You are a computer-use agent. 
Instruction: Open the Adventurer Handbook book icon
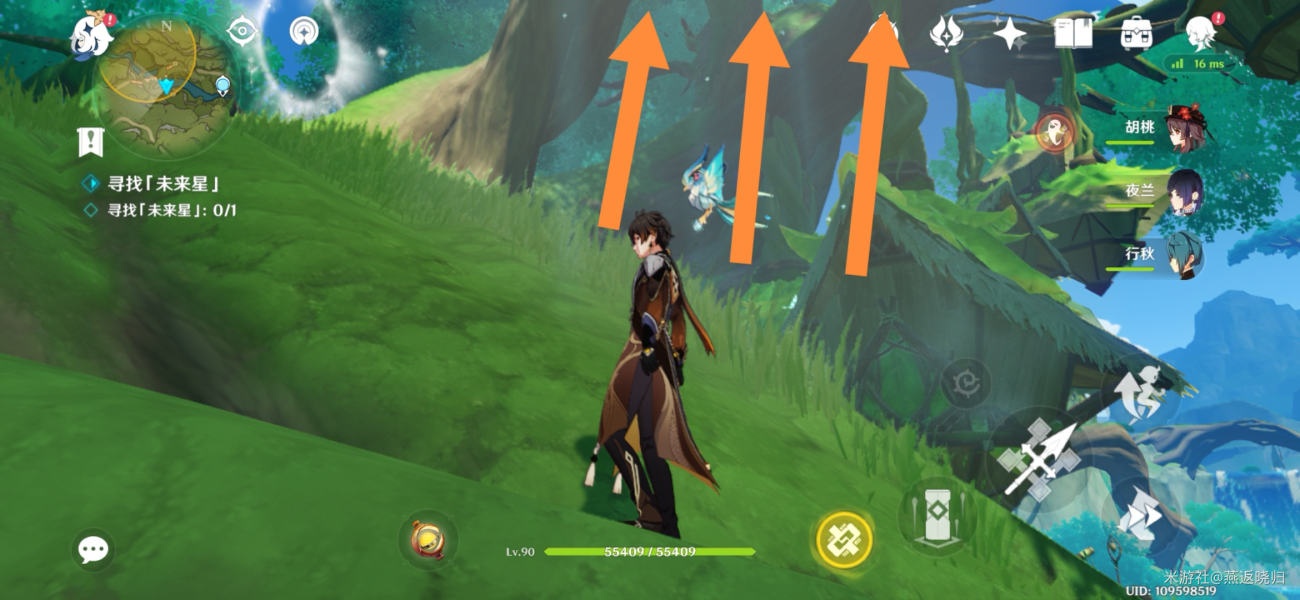1072,33
